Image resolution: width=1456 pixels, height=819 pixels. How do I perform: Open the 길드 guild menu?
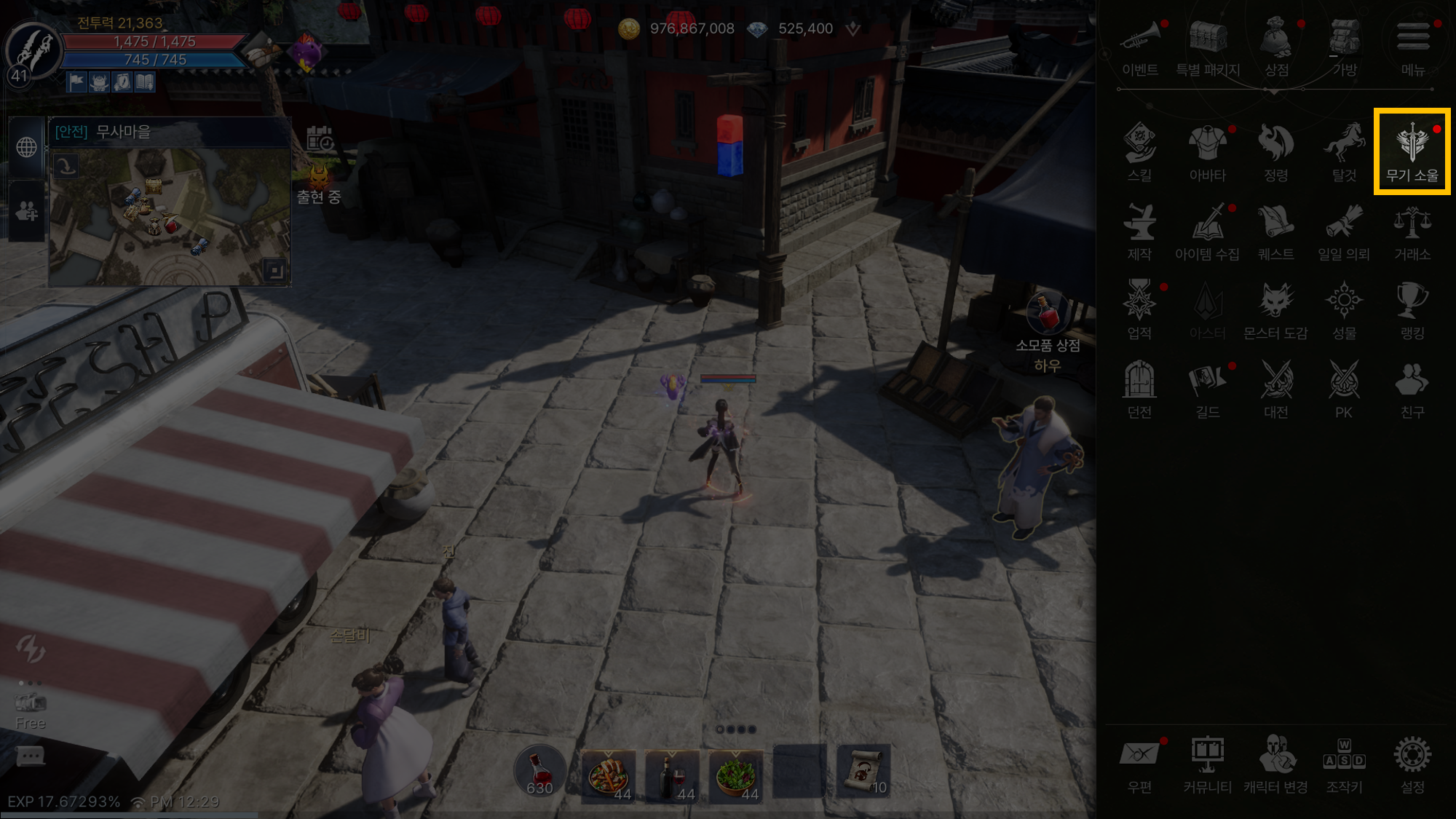(x=1208, y=388)
